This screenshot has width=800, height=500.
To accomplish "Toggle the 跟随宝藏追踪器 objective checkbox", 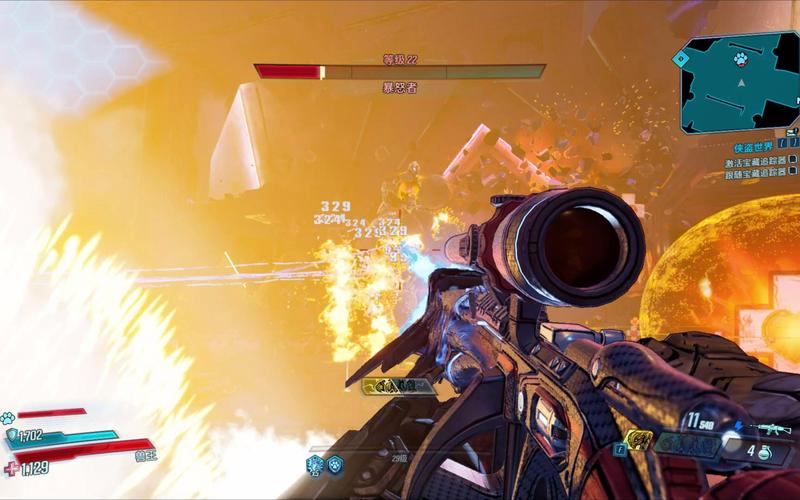I will coord(793,174).
